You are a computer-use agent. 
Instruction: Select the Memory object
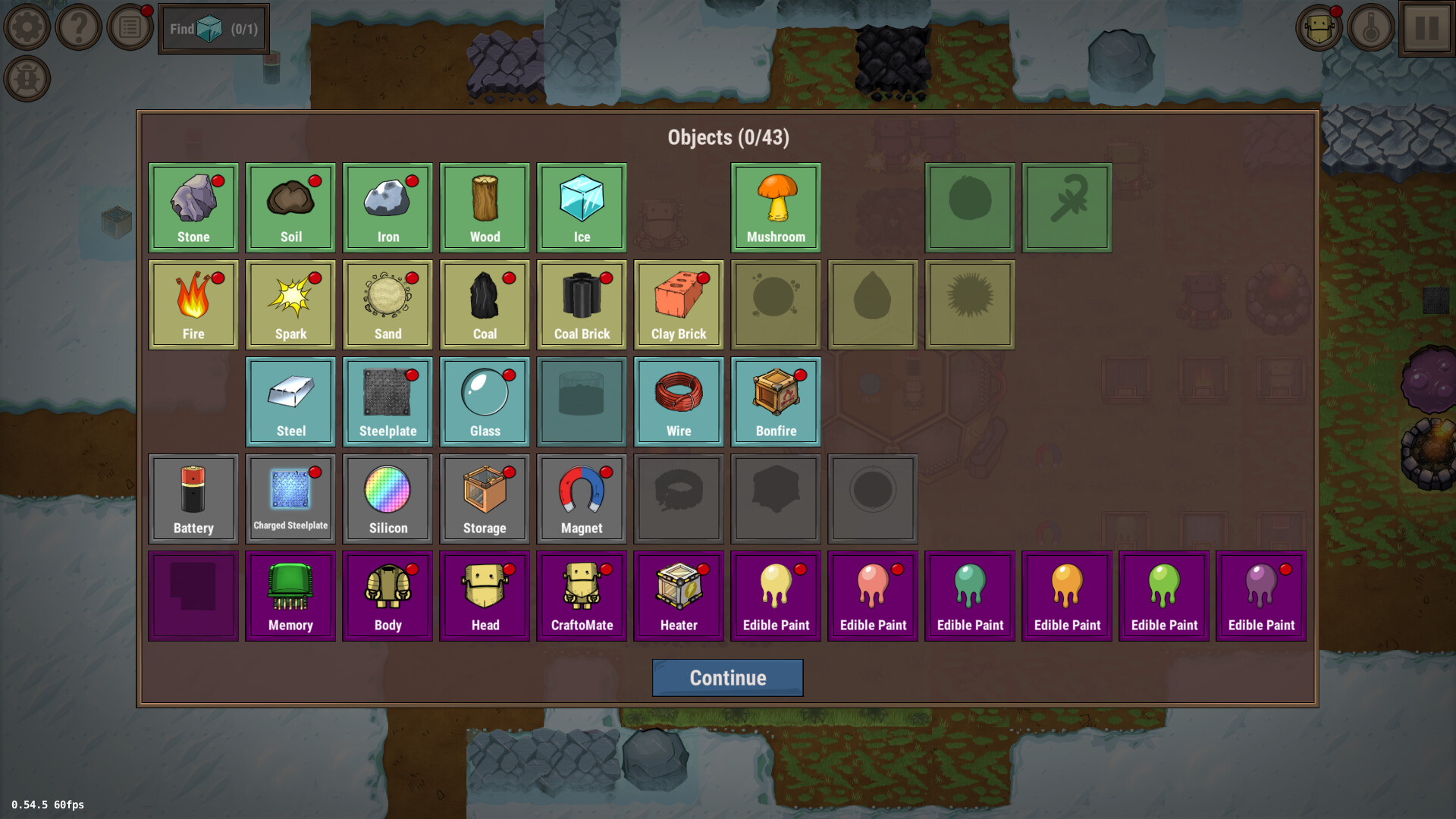click(290, 595)
